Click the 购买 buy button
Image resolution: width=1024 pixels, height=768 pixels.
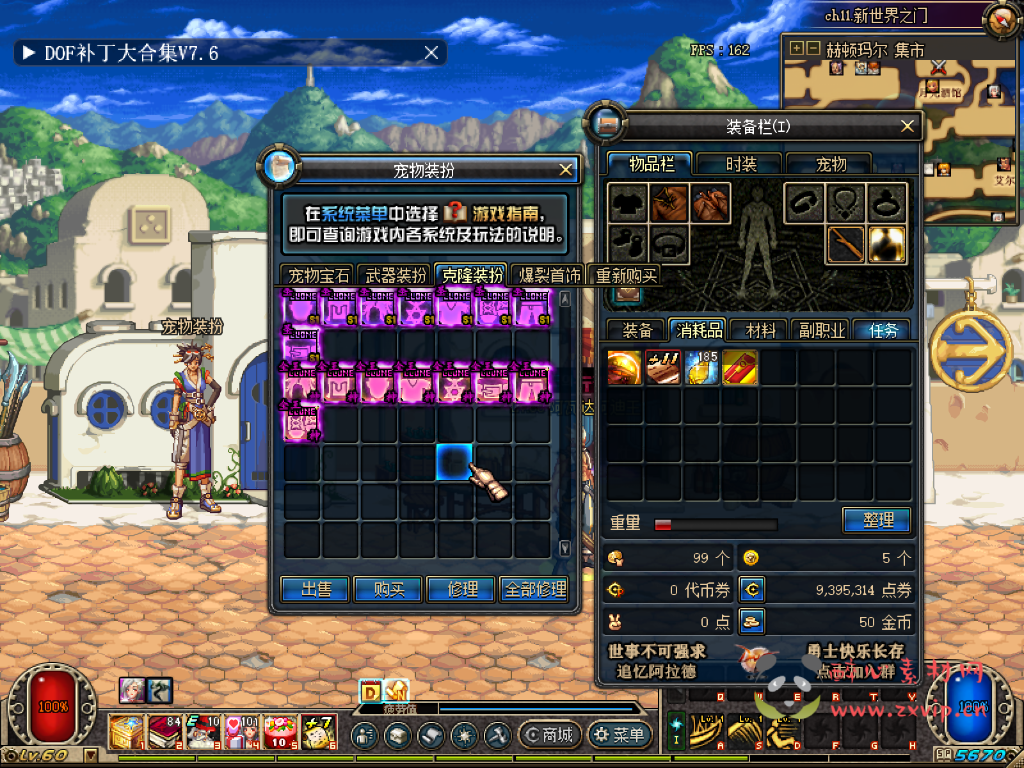point(388,589)
